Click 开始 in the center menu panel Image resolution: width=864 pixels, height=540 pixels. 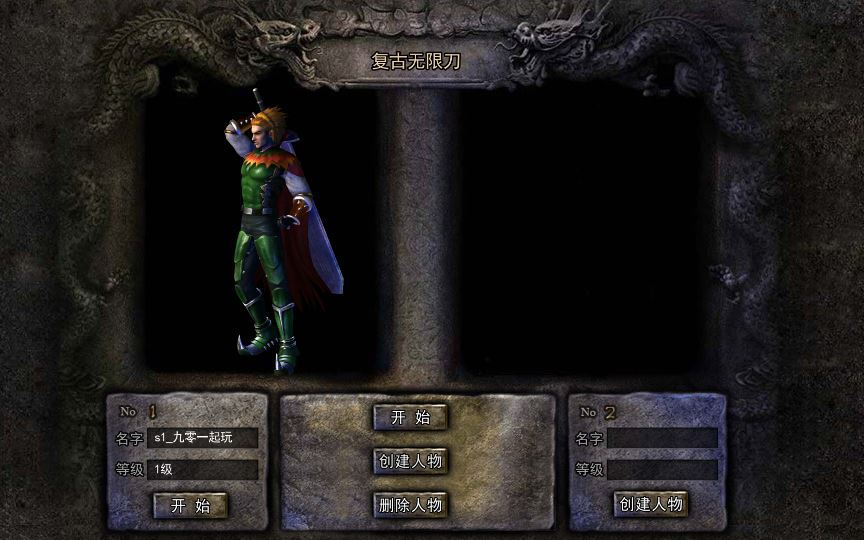tap(410, 418)
